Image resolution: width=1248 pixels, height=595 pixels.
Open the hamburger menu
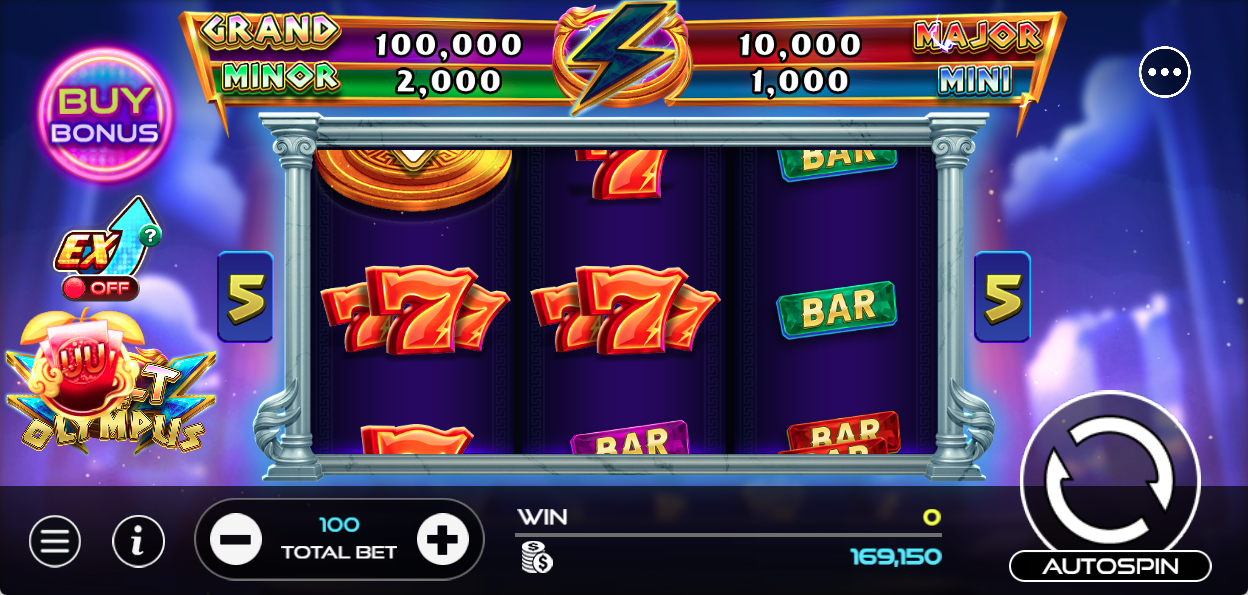(55, 541)
